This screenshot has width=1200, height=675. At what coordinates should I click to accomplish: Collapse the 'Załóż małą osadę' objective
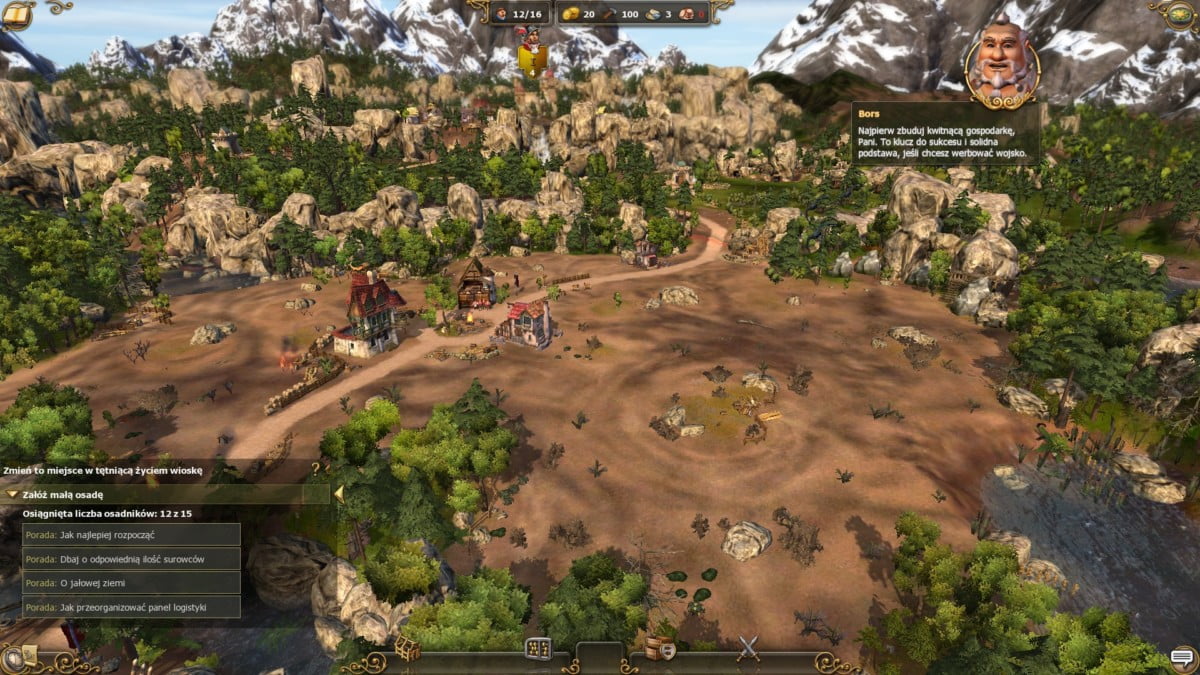point(11,494)
